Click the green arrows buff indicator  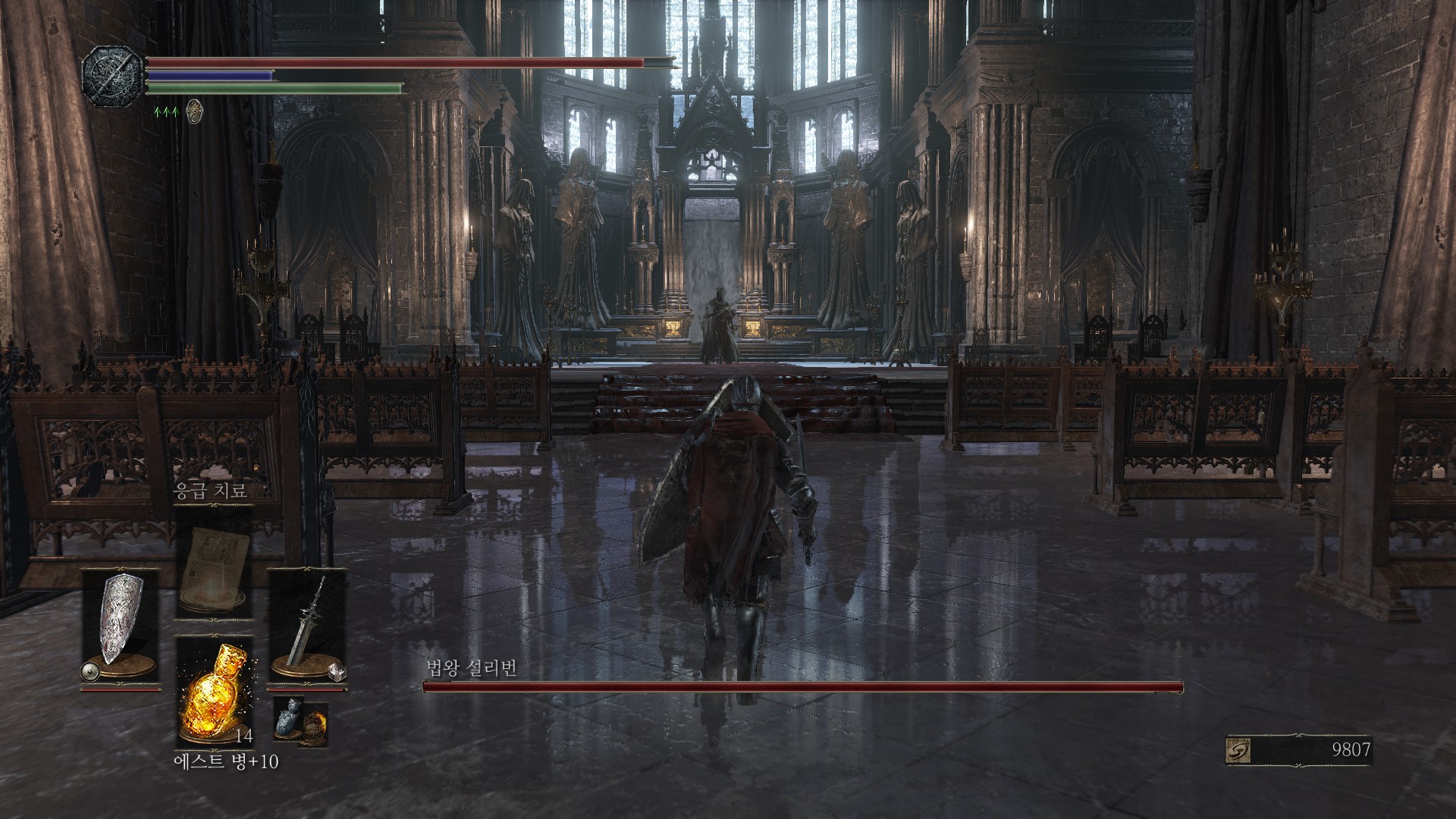(166, 111)
